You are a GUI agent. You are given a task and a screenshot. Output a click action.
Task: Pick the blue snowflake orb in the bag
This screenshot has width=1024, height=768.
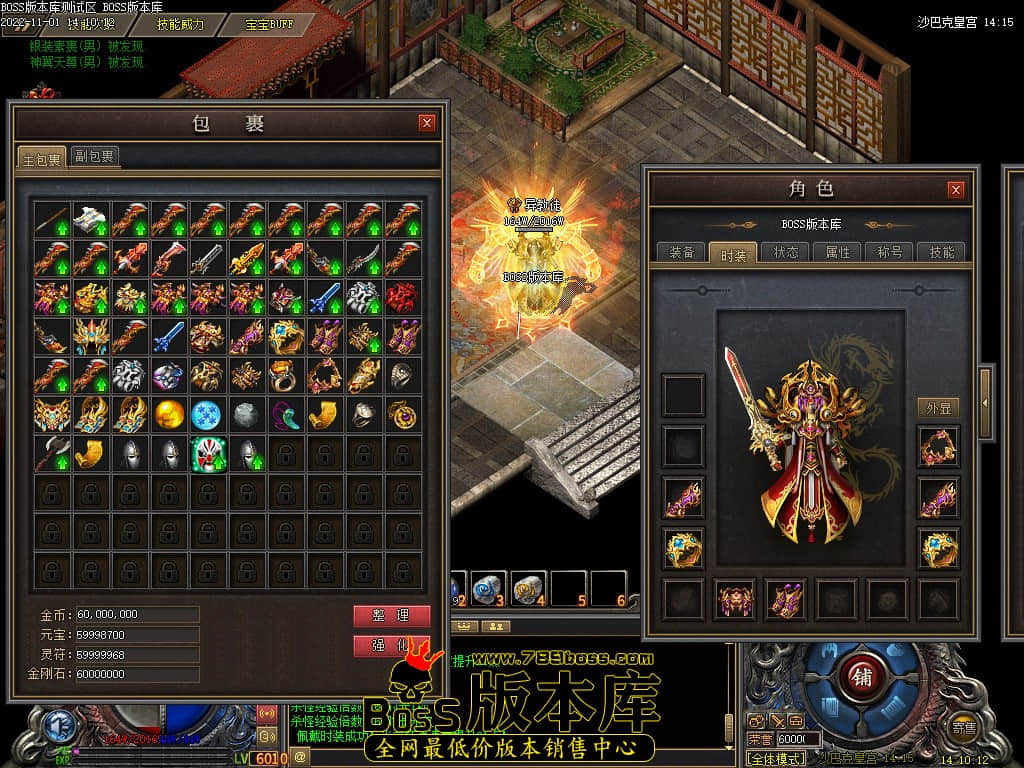point(208,414)
